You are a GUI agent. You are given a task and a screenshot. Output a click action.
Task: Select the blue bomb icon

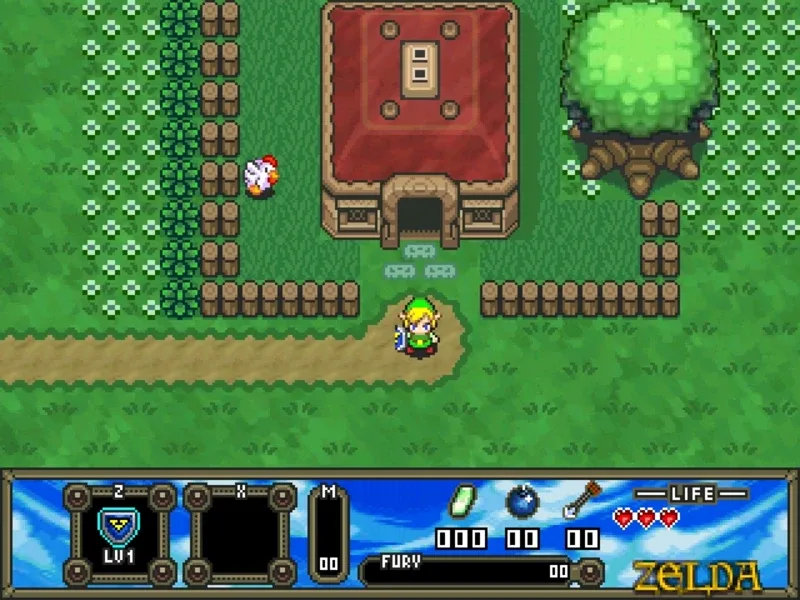pyautogui.click(x=522, y=500)
